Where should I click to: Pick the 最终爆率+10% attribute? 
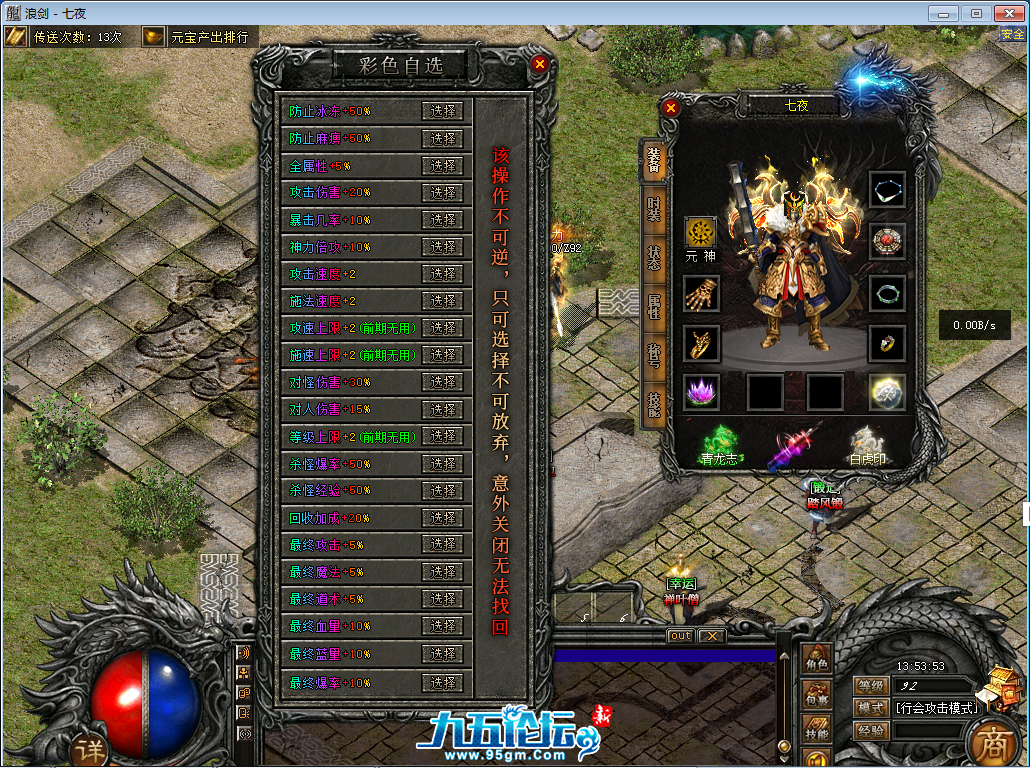coord(443,682)
